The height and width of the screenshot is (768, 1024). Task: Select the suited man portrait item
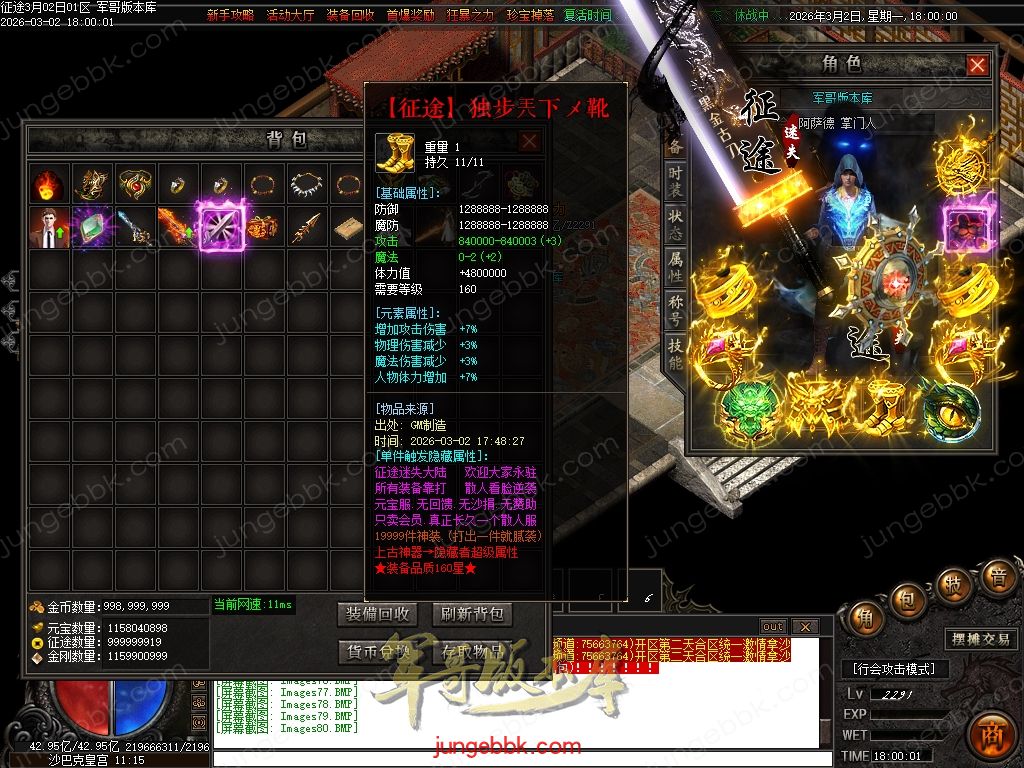[x=46, y=228]
